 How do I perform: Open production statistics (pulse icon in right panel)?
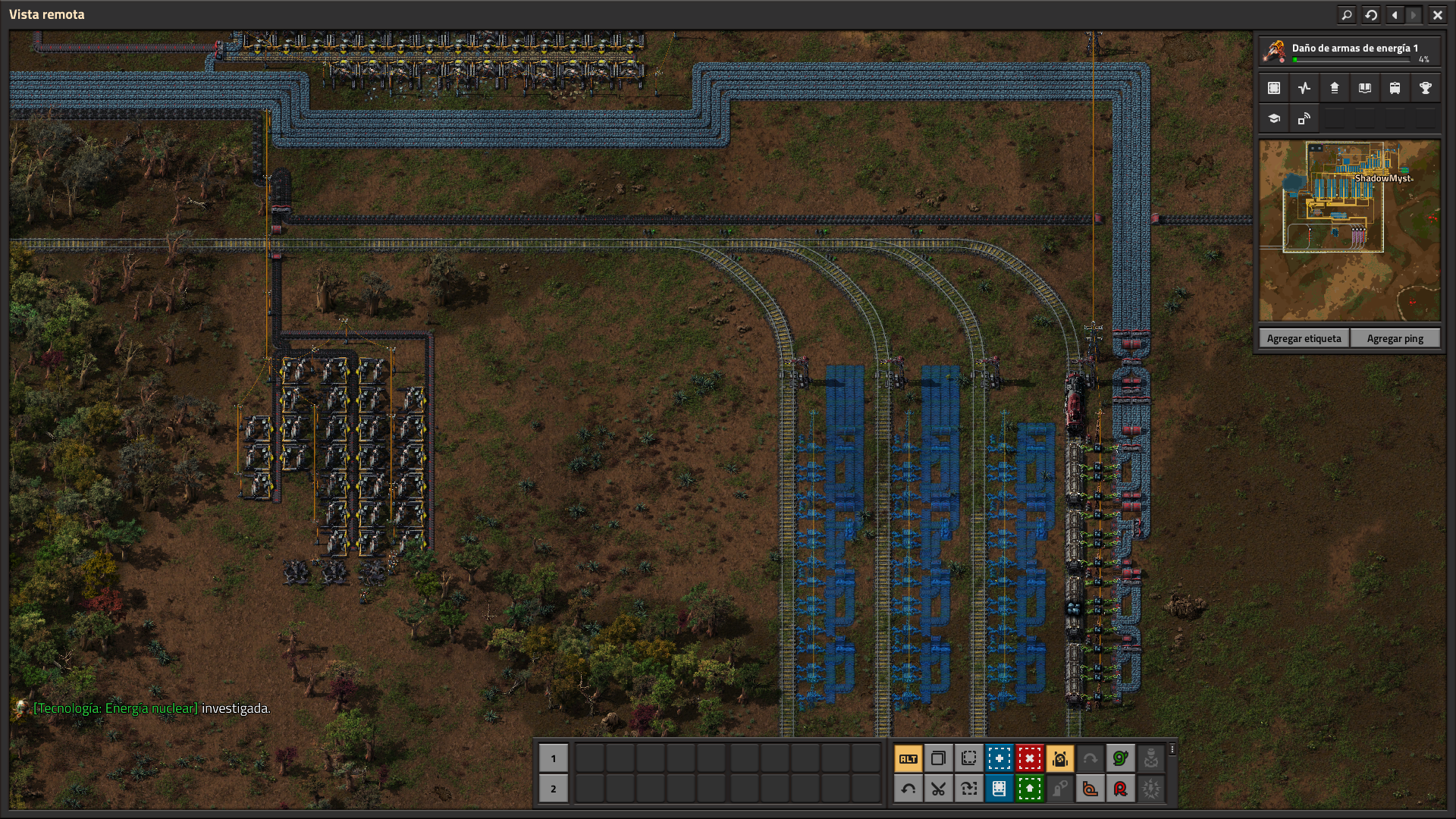pos(1304,88)
